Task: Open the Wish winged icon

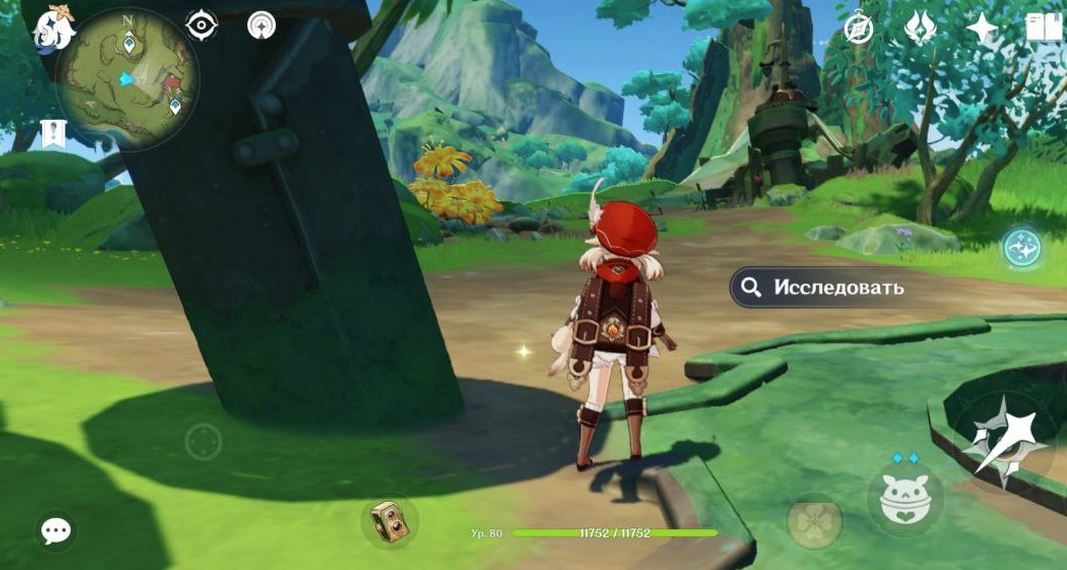Action: point(919,28)
